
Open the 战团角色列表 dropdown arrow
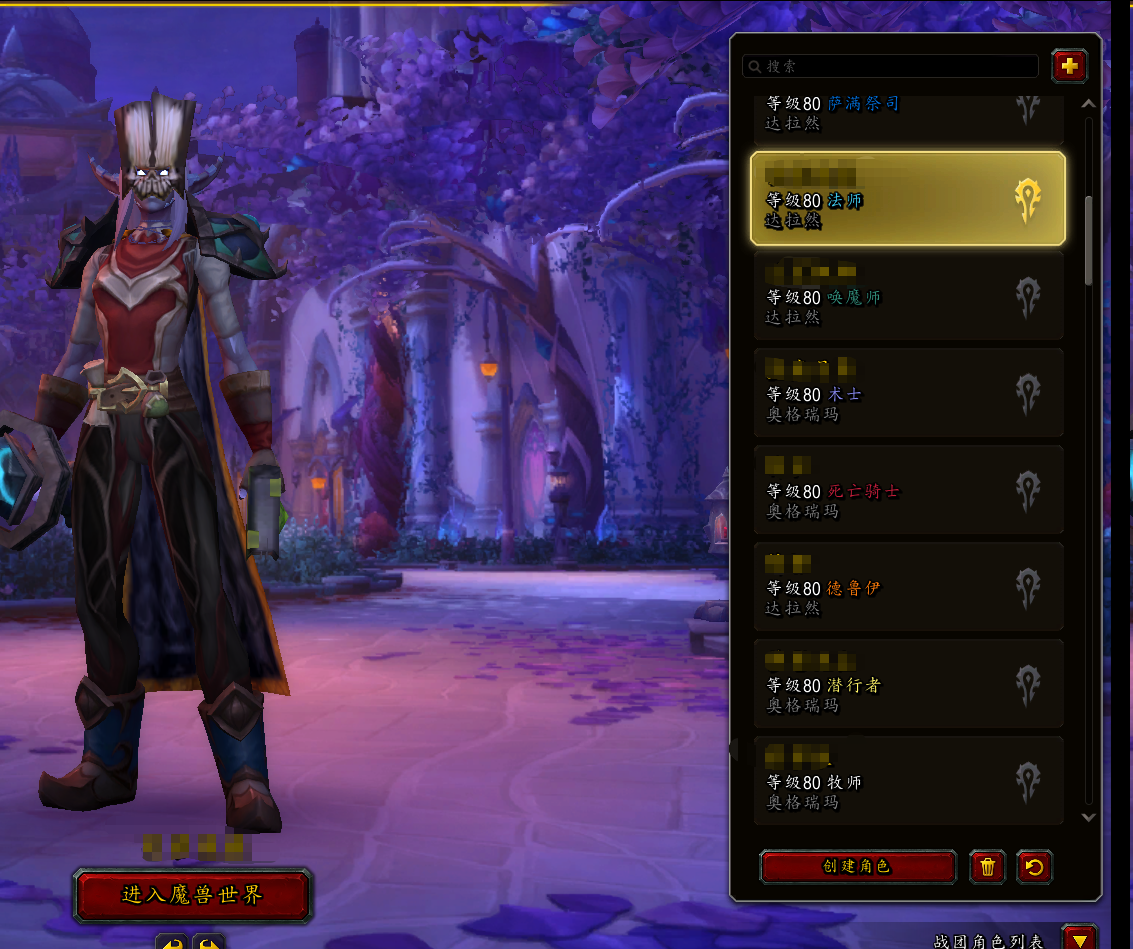tap(1077, 939)
